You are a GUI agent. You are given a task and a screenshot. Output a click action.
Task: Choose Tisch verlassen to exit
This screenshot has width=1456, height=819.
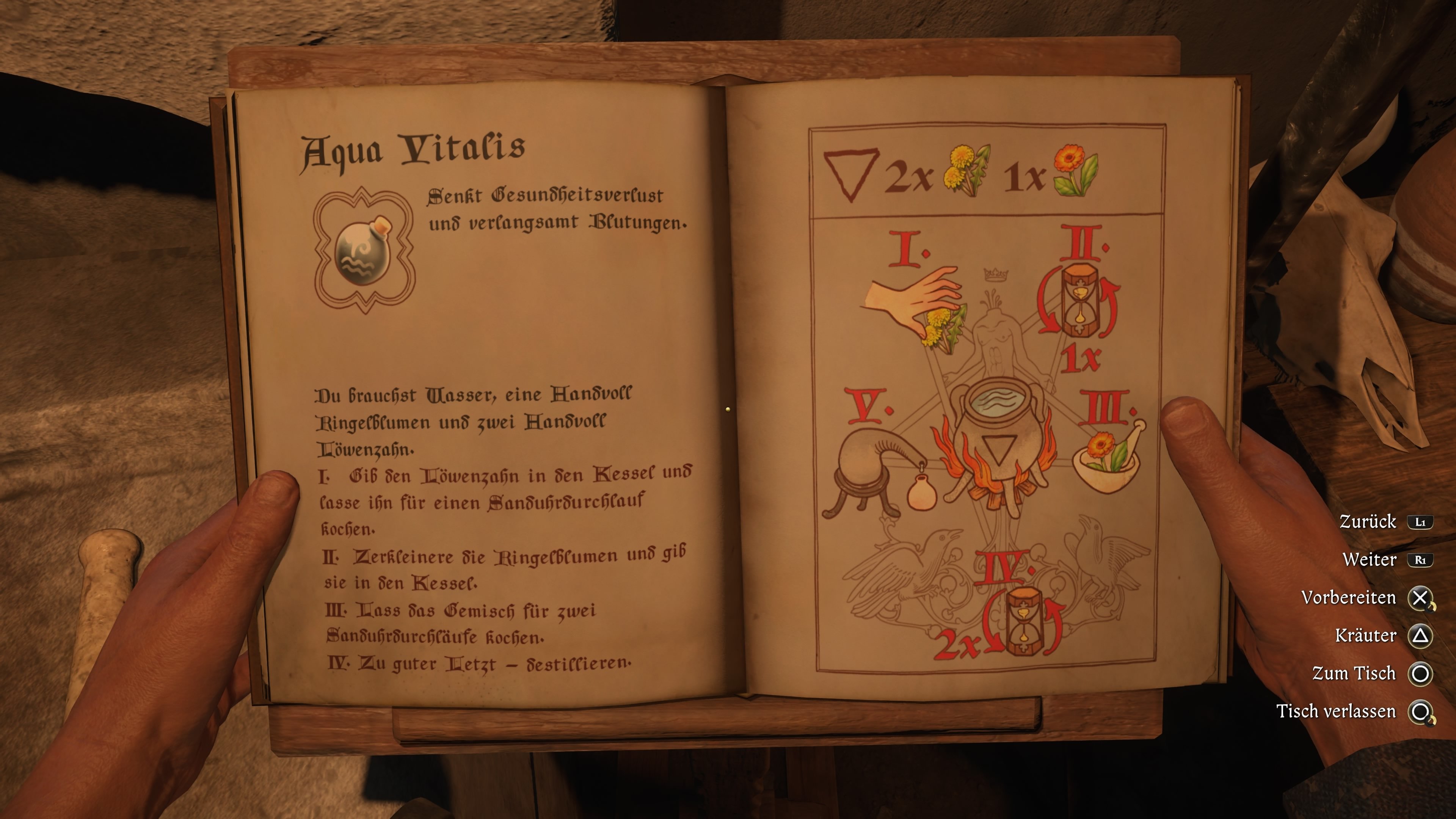point(1336,711)
